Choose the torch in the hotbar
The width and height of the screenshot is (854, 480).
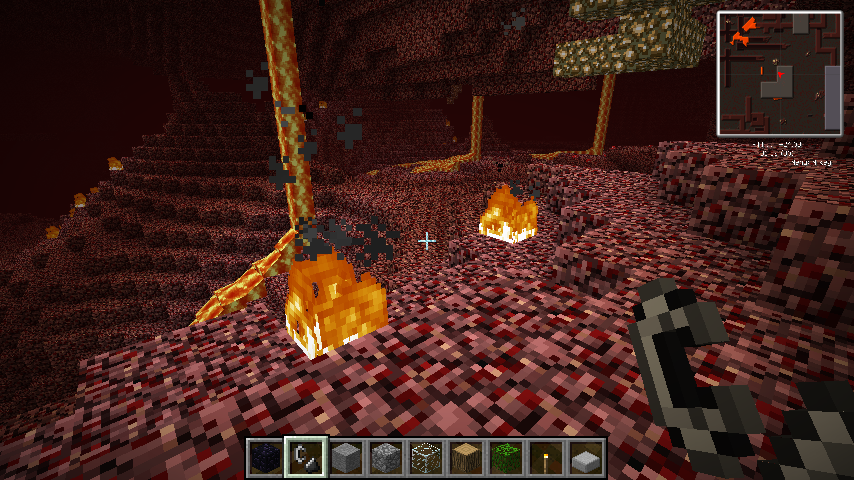(x=546, y=458)
